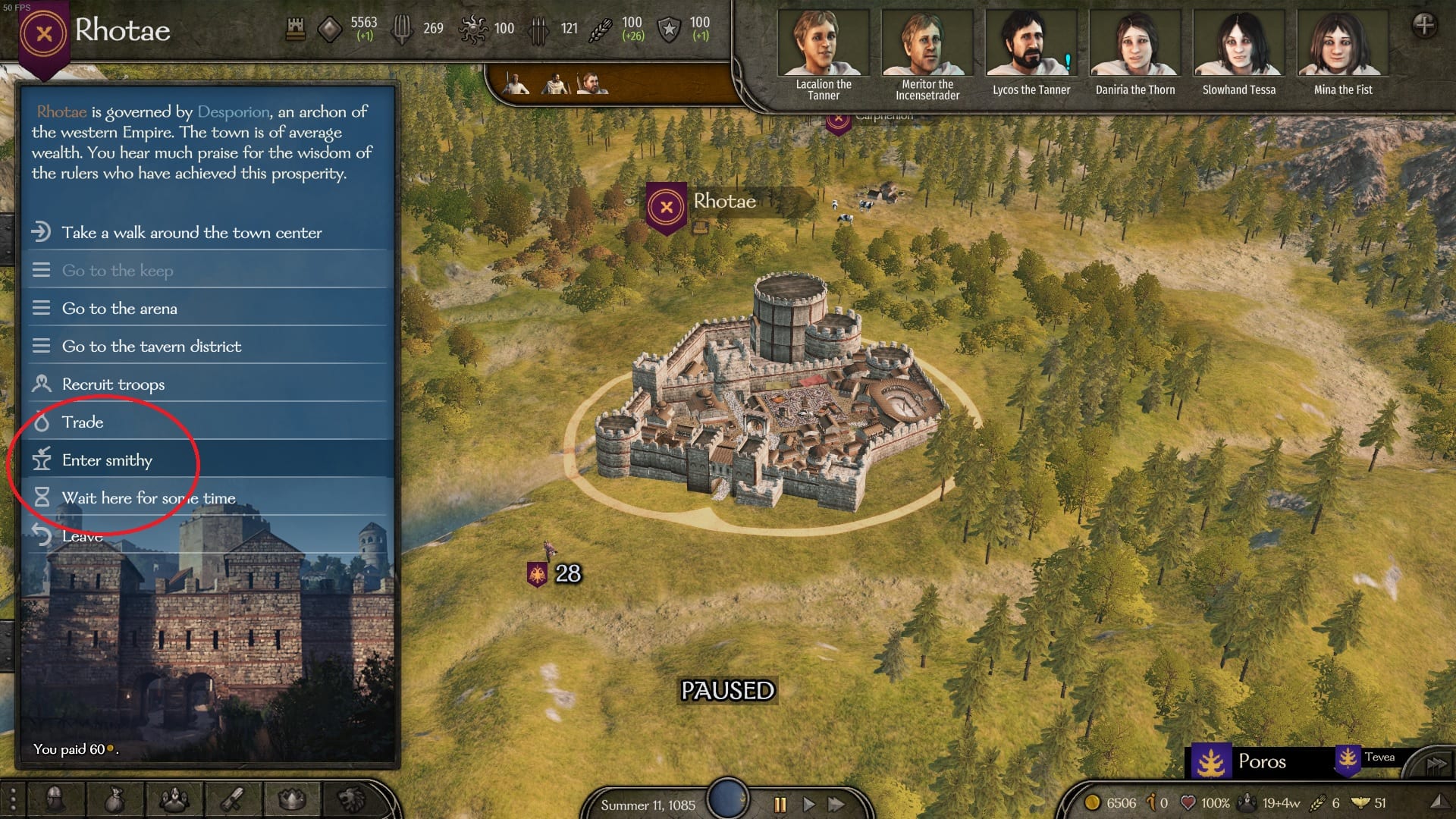Pick Mina the Fist portrait
Viewport: 1456px width, 819px height.
[x=1343, y=44]
